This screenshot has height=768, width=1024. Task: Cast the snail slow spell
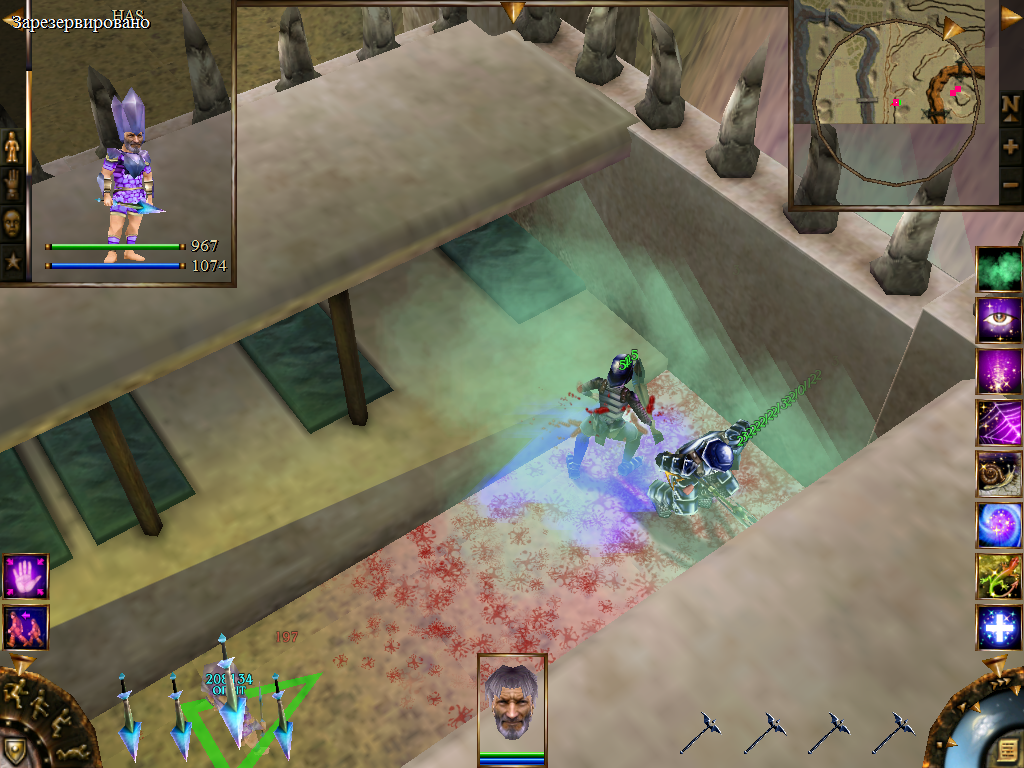coord(998,474)
